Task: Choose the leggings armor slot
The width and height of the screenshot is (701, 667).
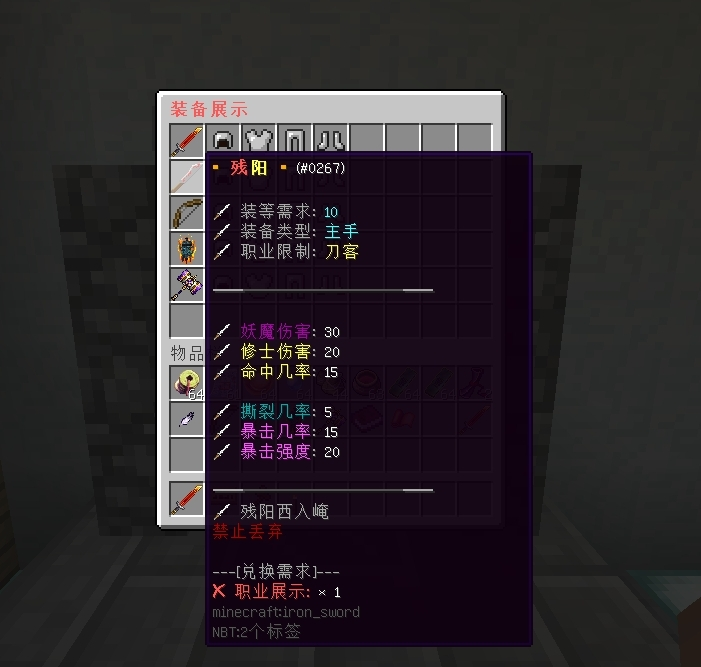Action: pyautogui.click(x=295, y=141)
